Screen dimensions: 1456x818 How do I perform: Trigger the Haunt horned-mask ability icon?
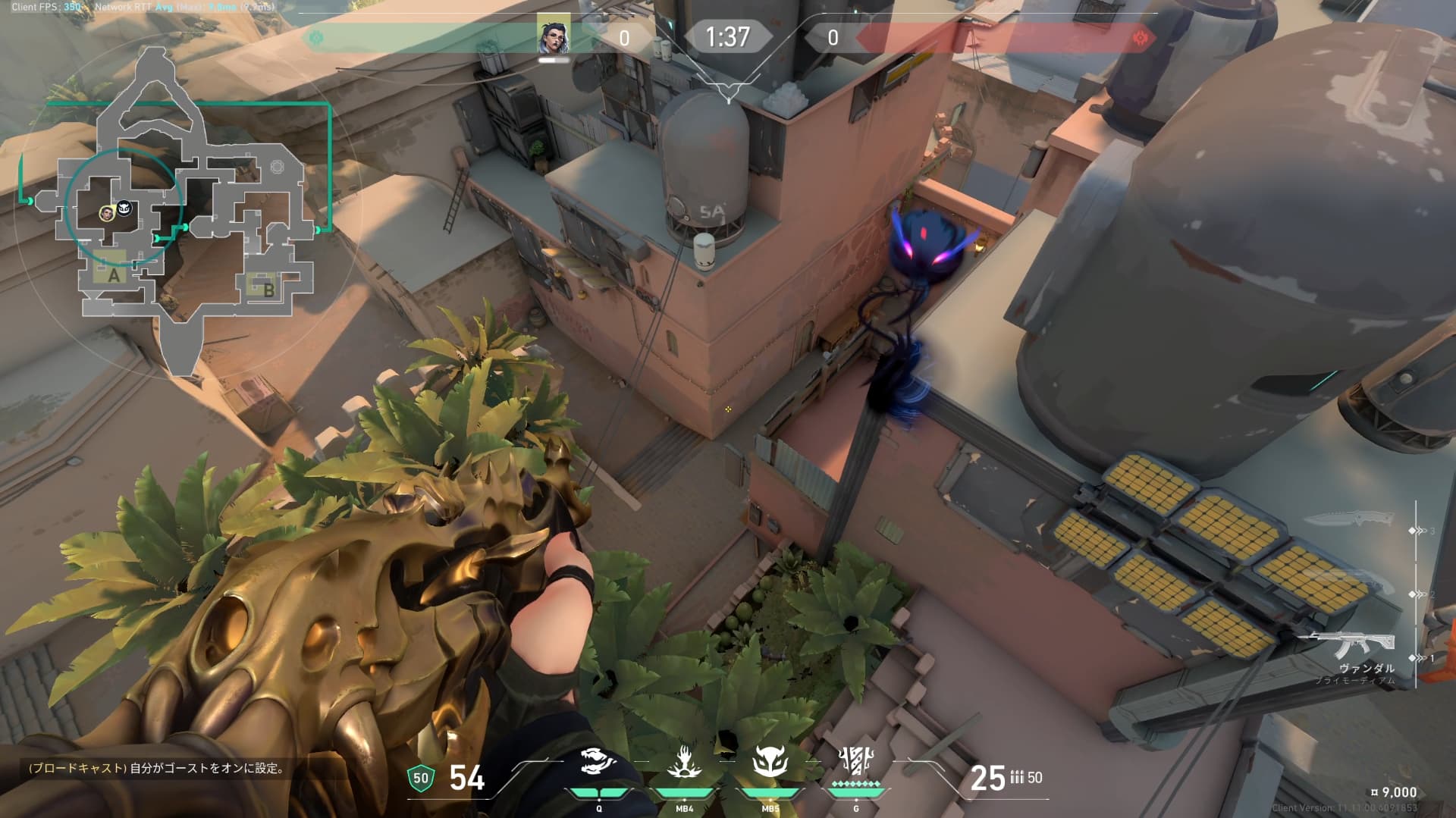[770, 761]
